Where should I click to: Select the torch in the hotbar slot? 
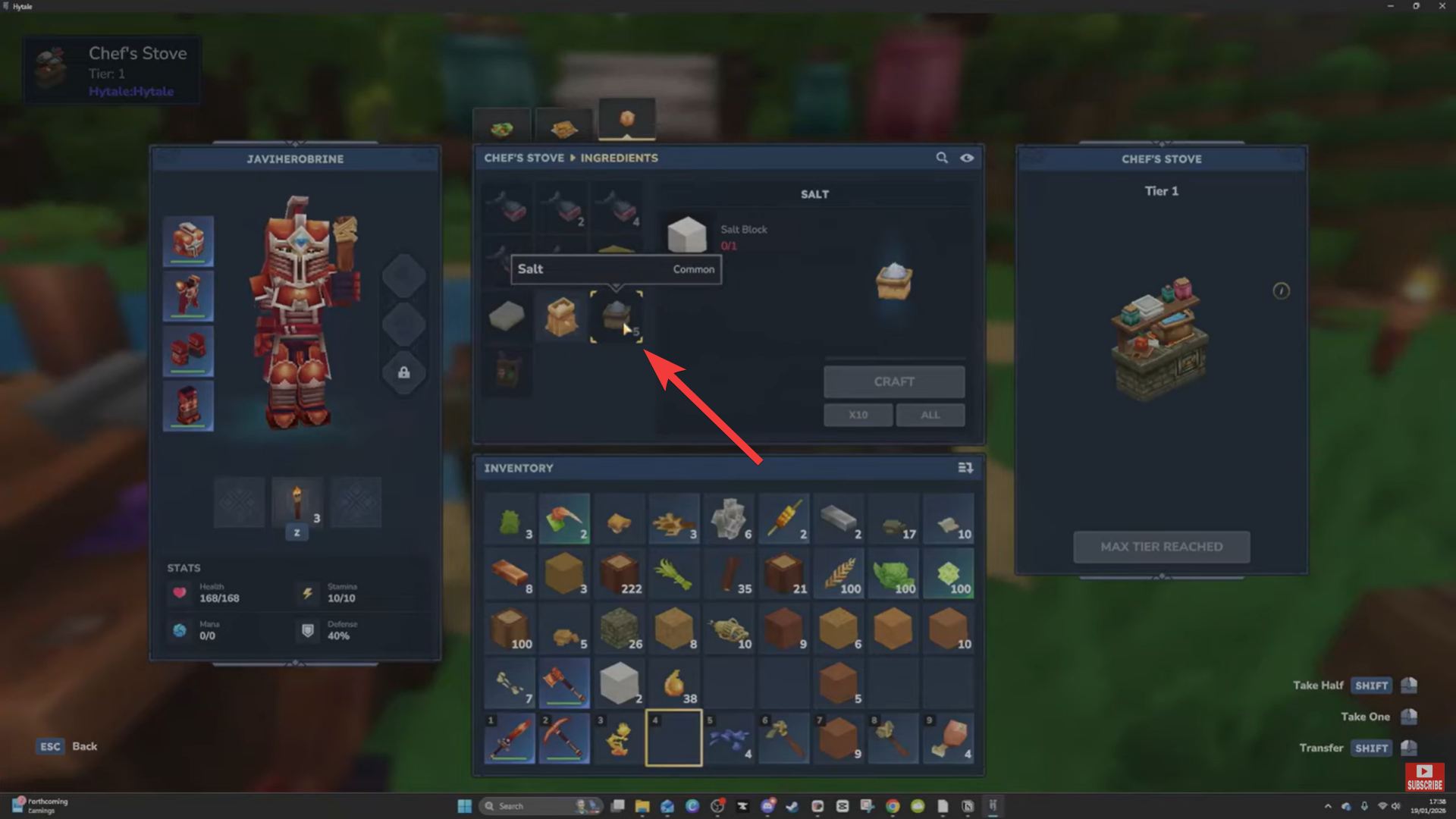(297, 502)
